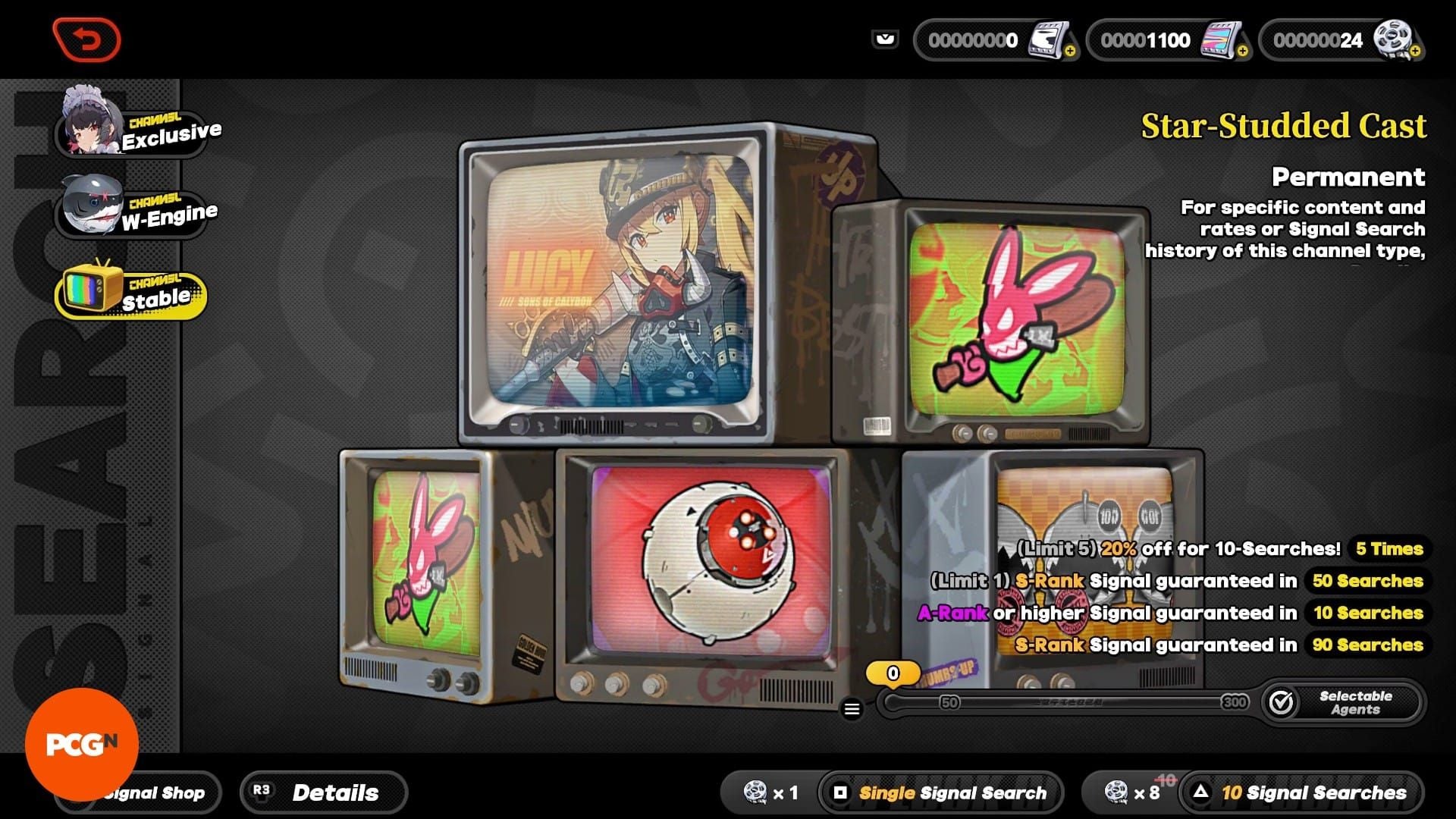Start a Single Signal Search
The image size is (1456, 819).
[x=940, y=793]
